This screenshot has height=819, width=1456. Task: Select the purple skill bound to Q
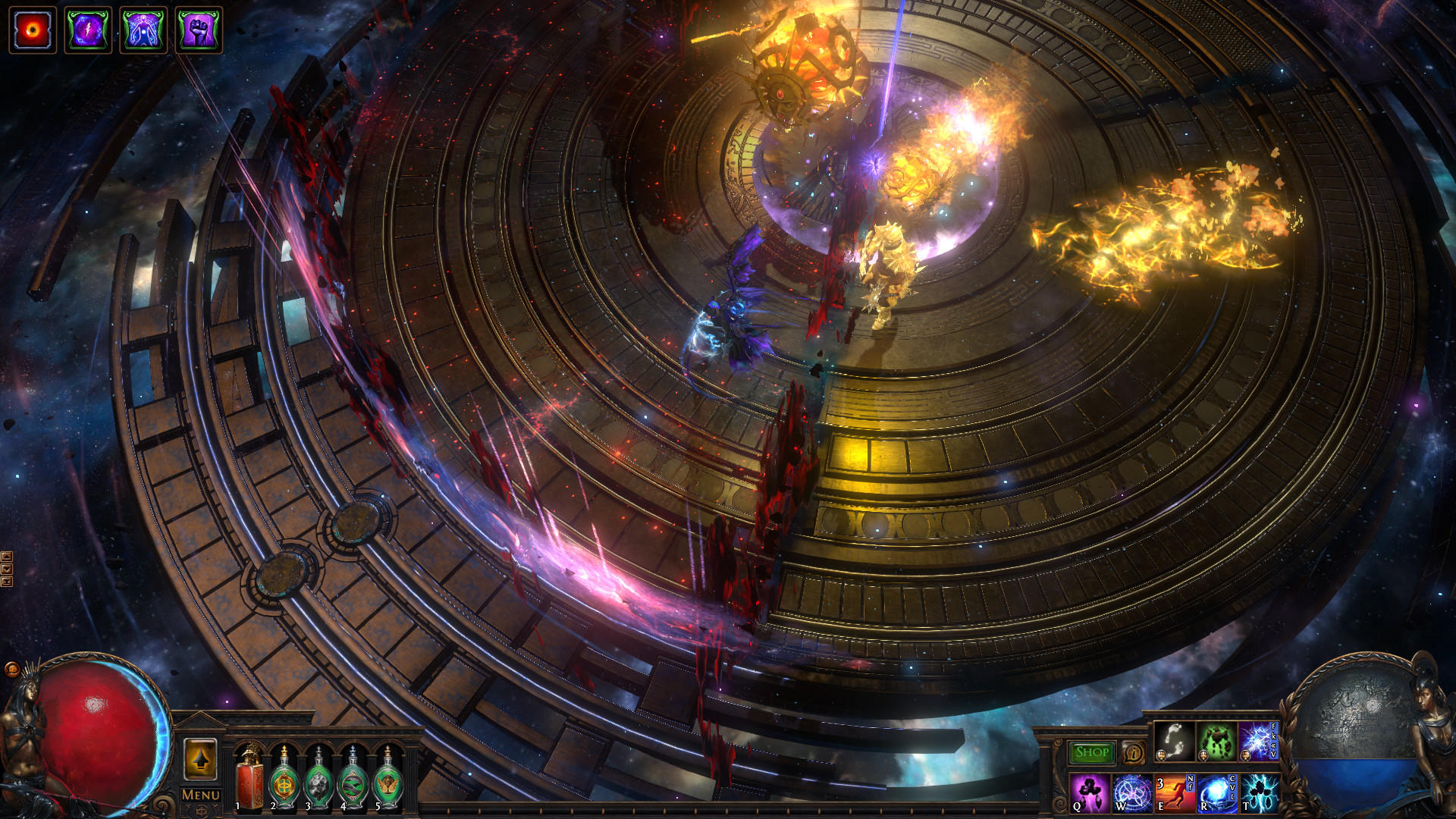(1090, 793)
